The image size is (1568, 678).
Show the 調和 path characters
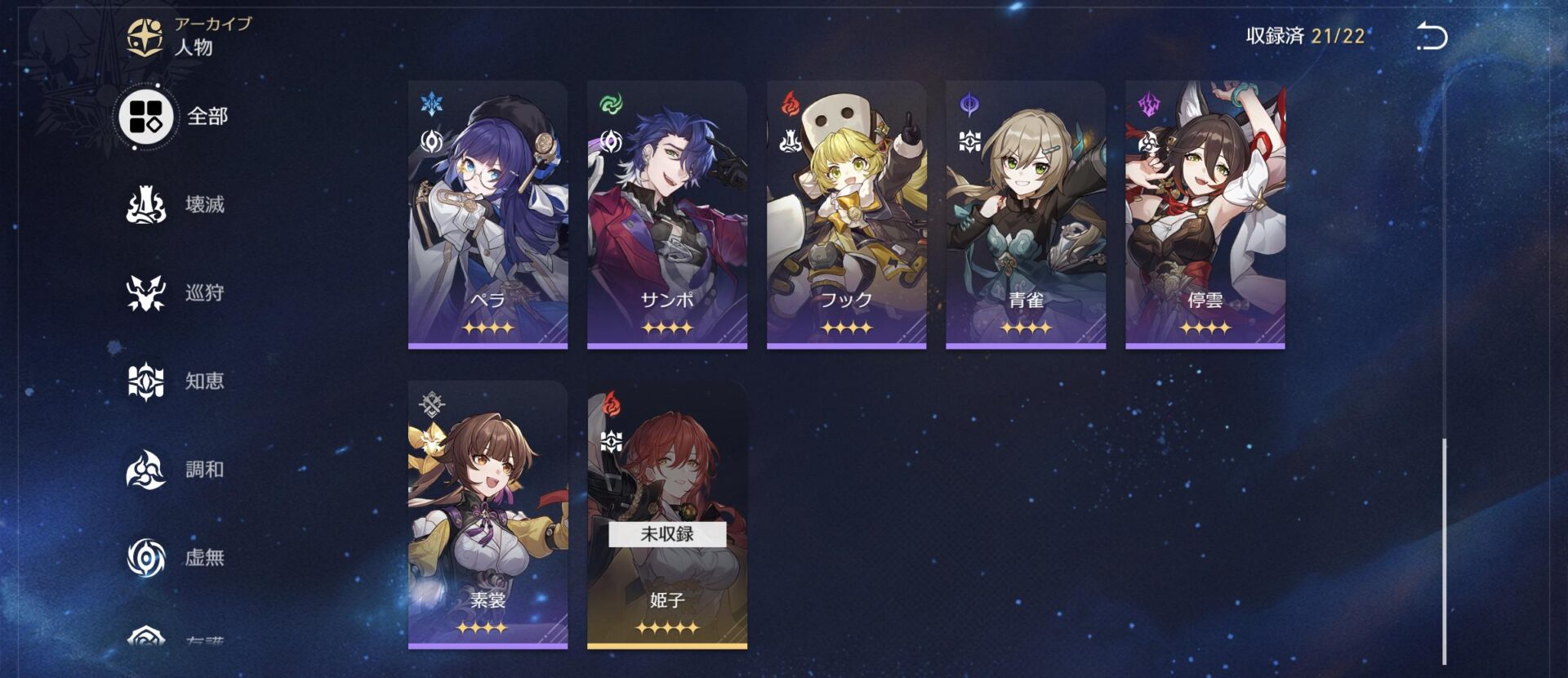pos(175,470)
